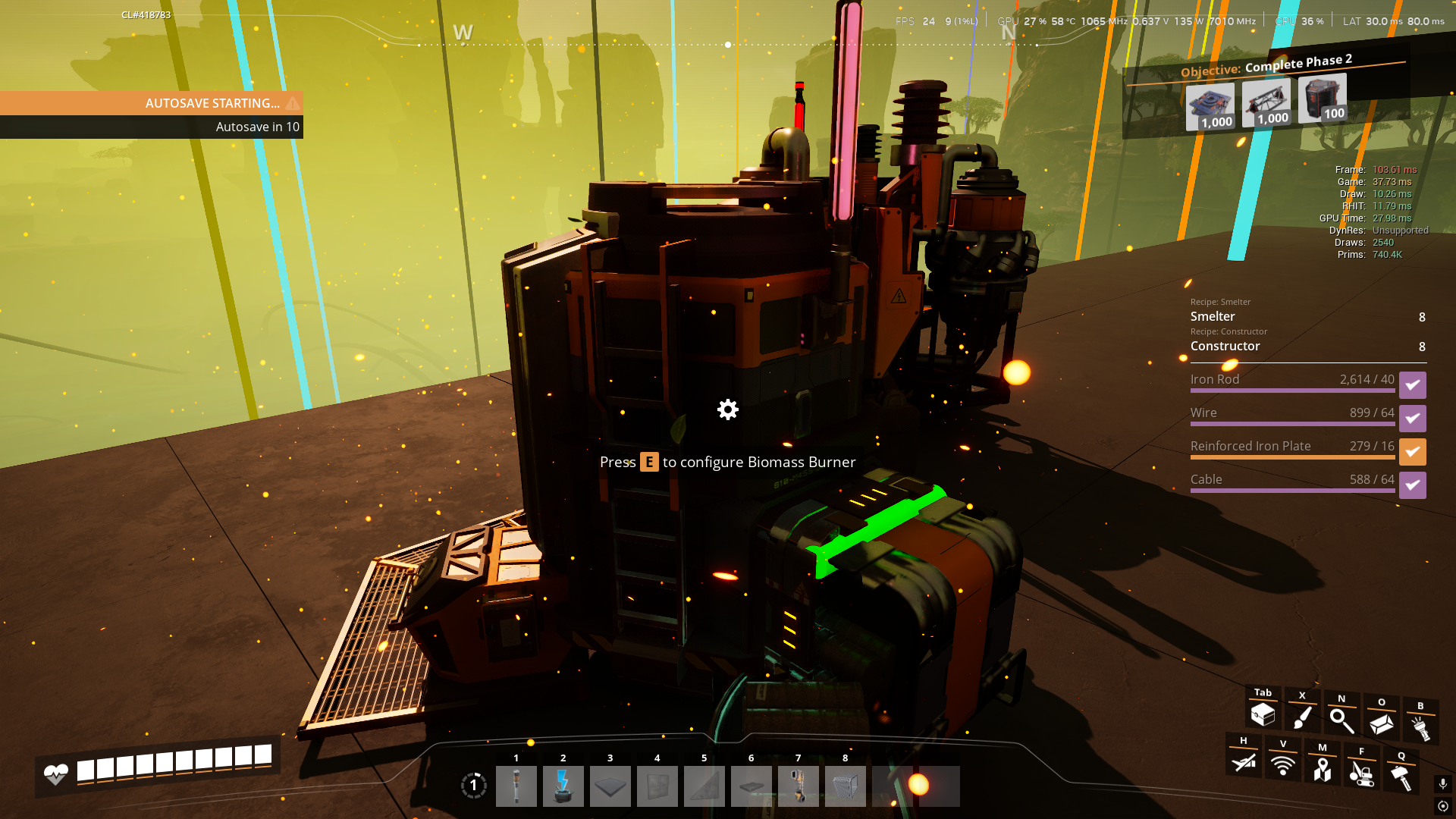
Task: Toggle the flashlight icon
Action: pyautogui.click(x=1420, y=727)
